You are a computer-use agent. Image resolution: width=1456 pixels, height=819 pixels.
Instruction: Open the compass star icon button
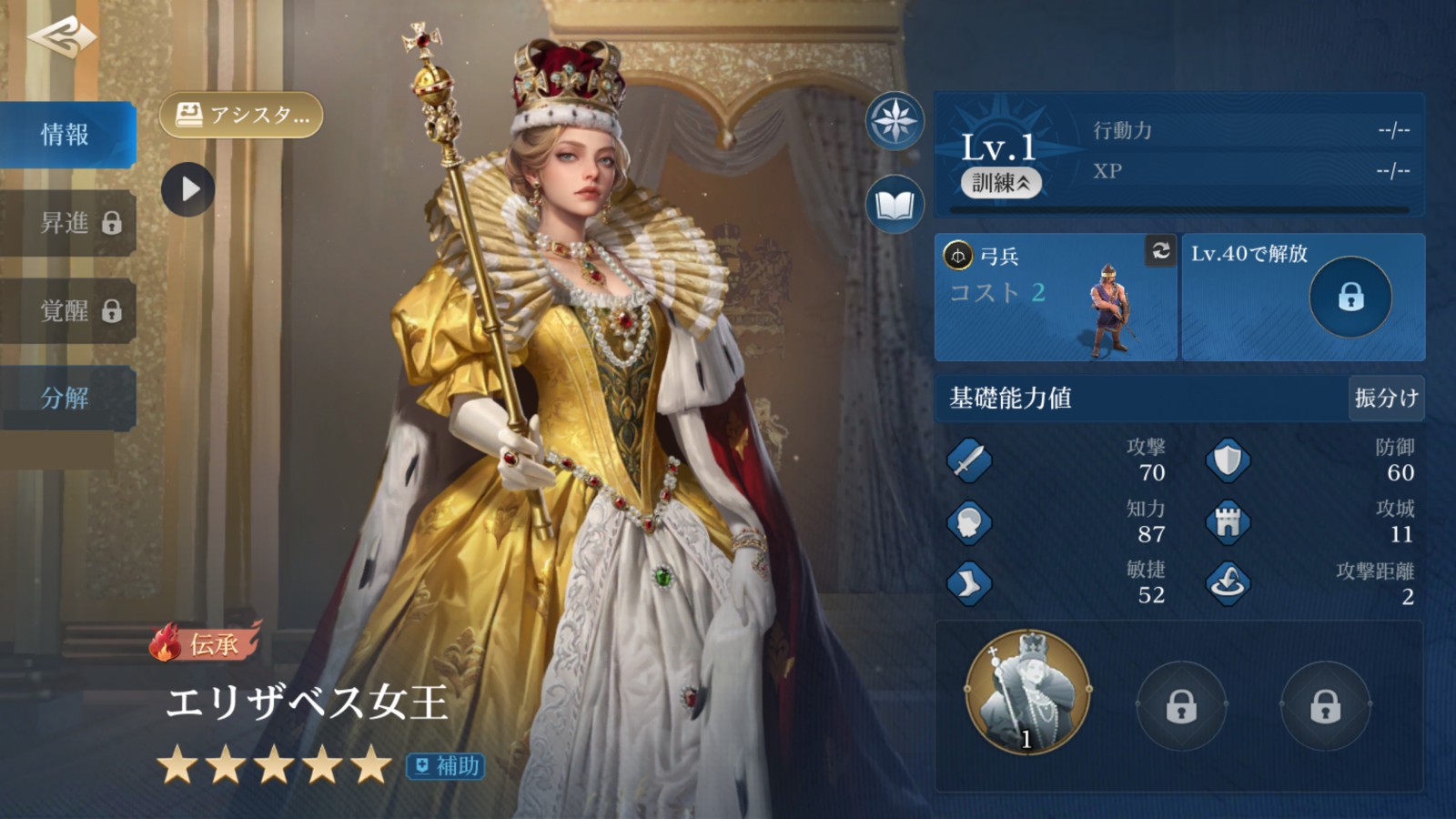[x=895, y=120]
